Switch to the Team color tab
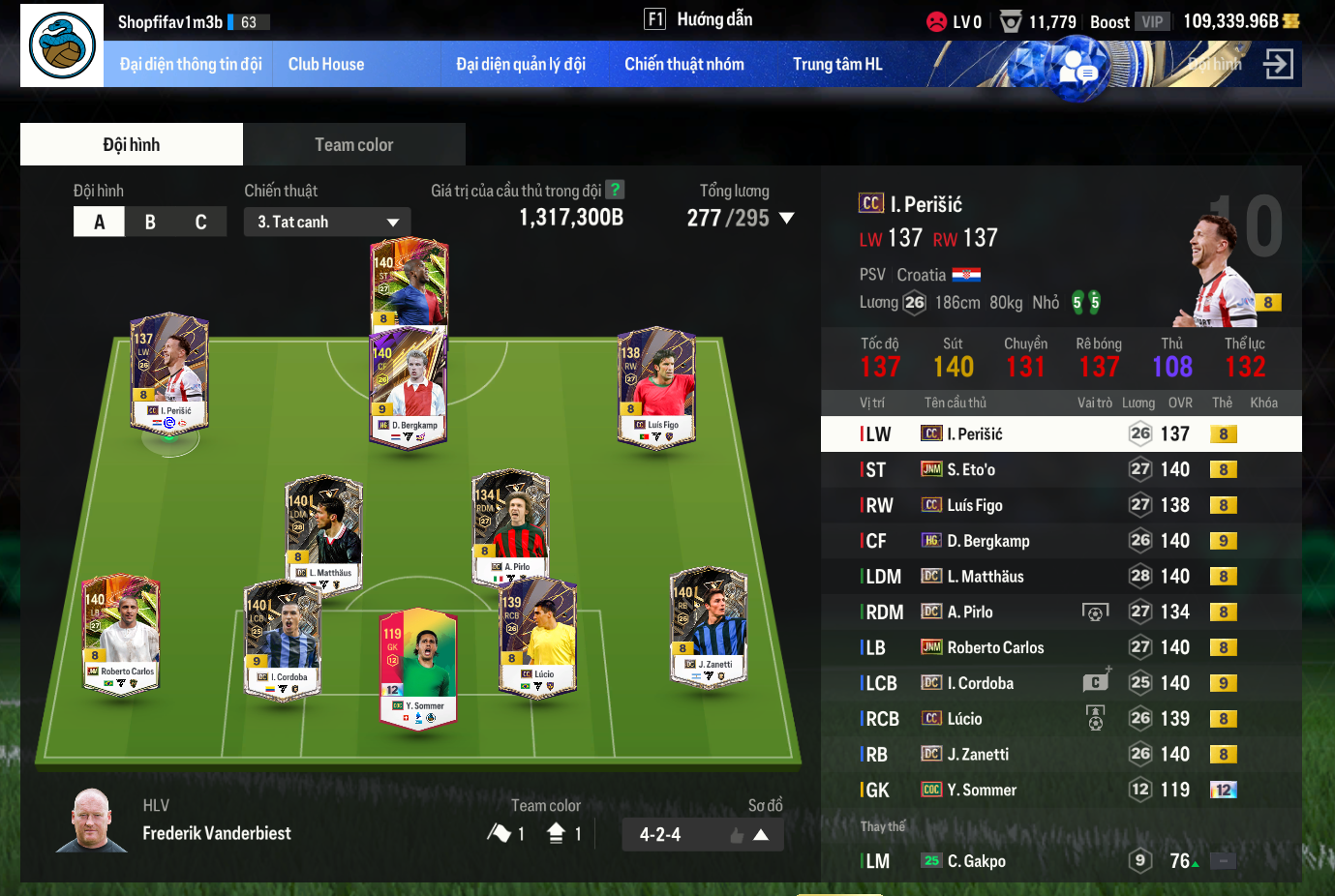This screenshot has width=1335, height=896. pos(353,145)
